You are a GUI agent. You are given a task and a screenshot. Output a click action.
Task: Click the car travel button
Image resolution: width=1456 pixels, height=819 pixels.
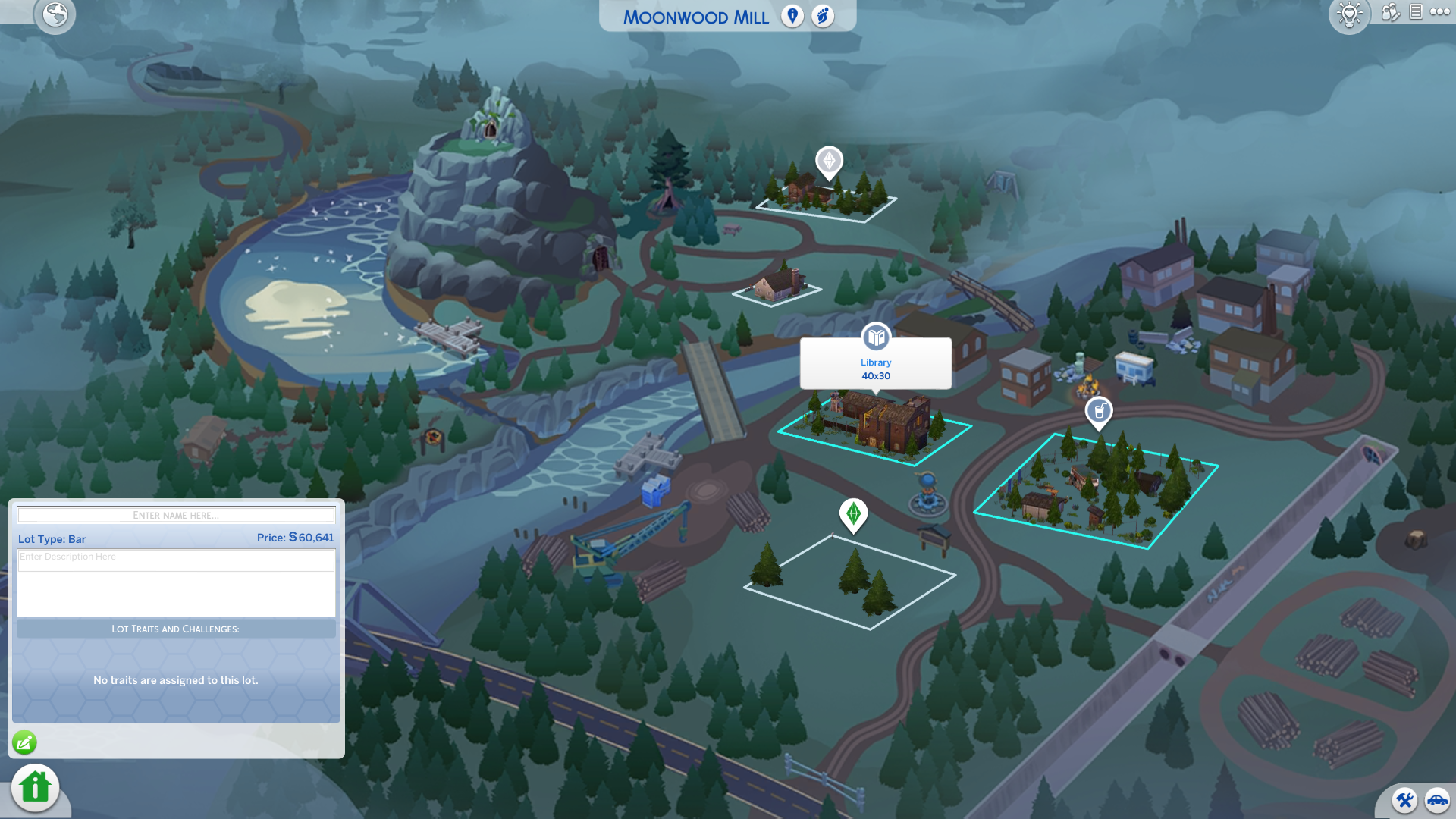pyautogui.click(x=1437, y=800)
